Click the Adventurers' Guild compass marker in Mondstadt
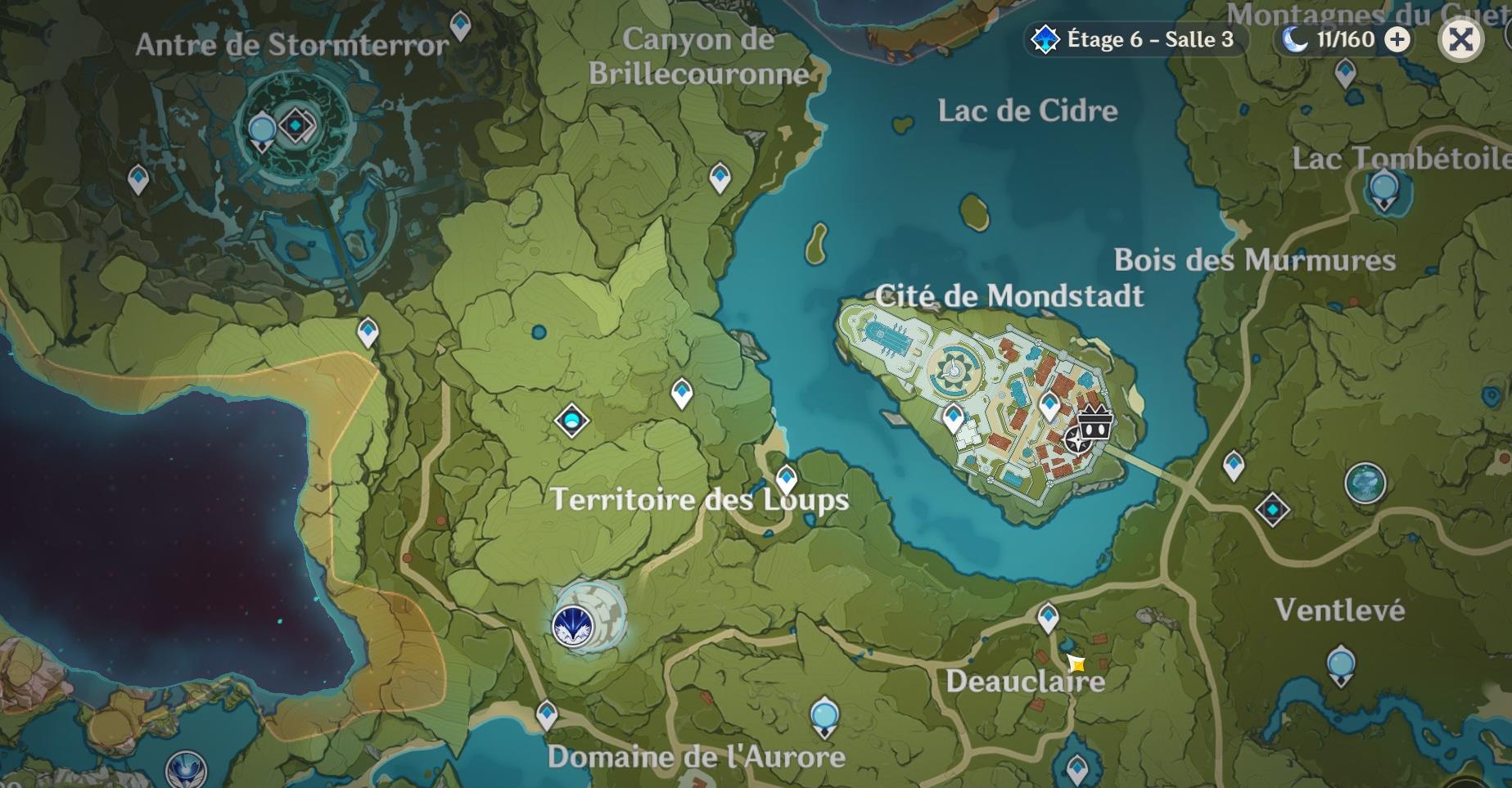 coord(1077,439)
